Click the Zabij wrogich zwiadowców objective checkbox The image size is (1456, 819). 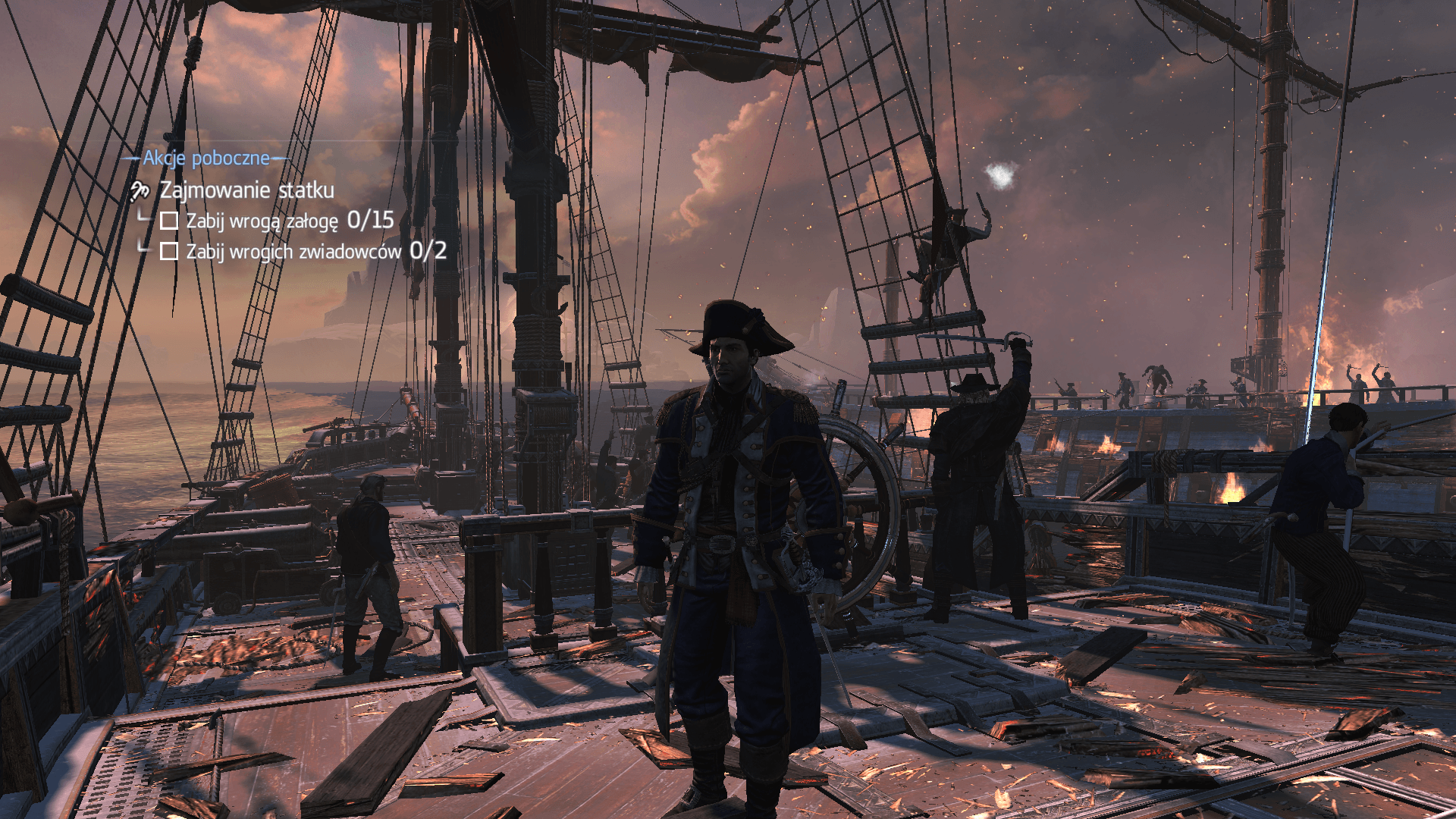pos(169,251)
